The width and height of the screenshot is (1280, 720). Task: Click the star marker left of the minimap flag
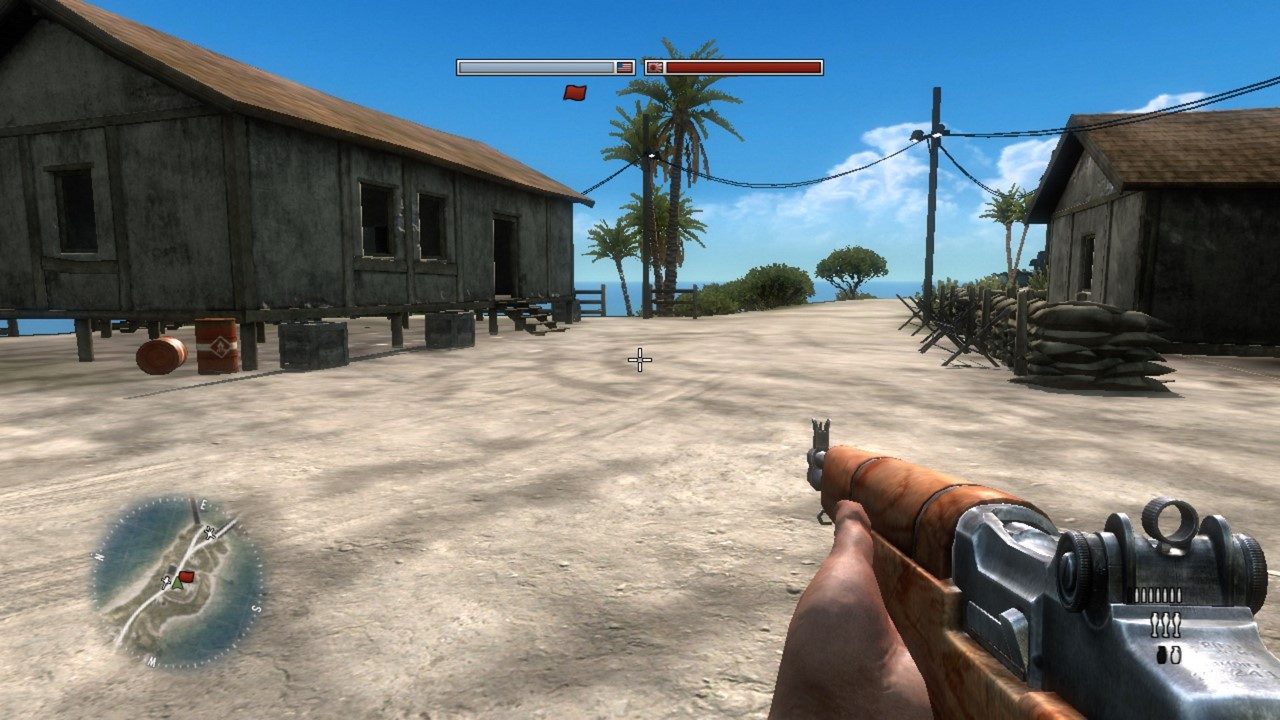[165, 583]
